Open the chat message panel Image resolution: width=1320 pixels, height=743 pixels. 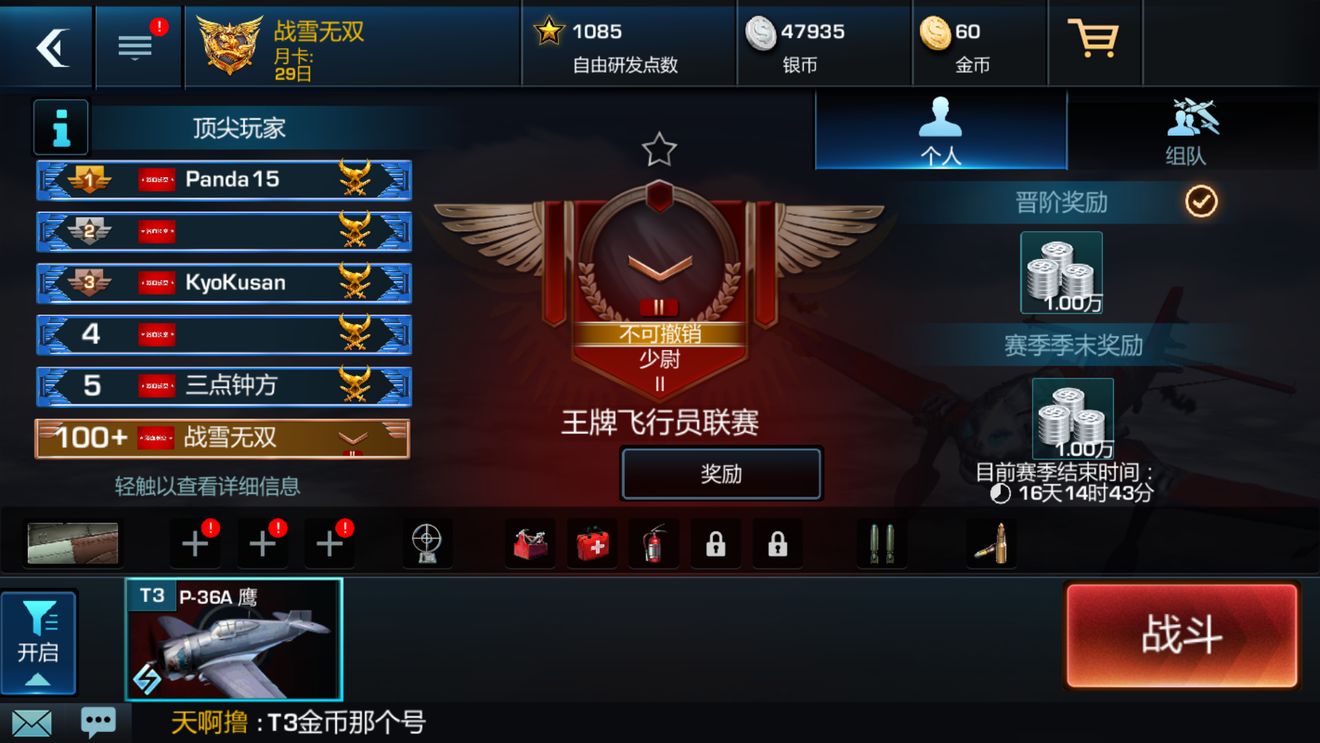click(98, 722)
